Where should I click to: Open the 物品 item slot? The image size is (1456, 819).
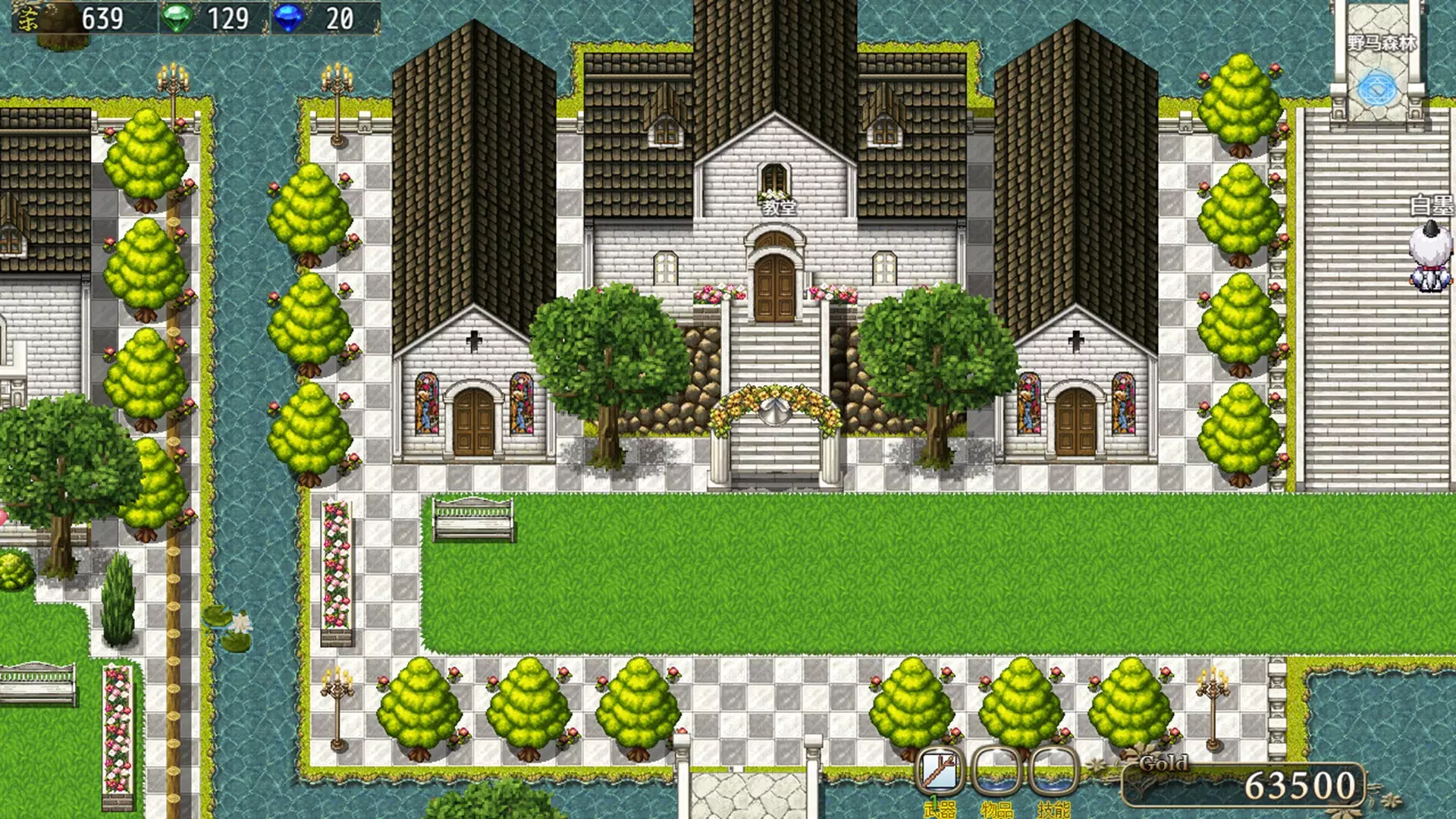click(x=997, y=771)
